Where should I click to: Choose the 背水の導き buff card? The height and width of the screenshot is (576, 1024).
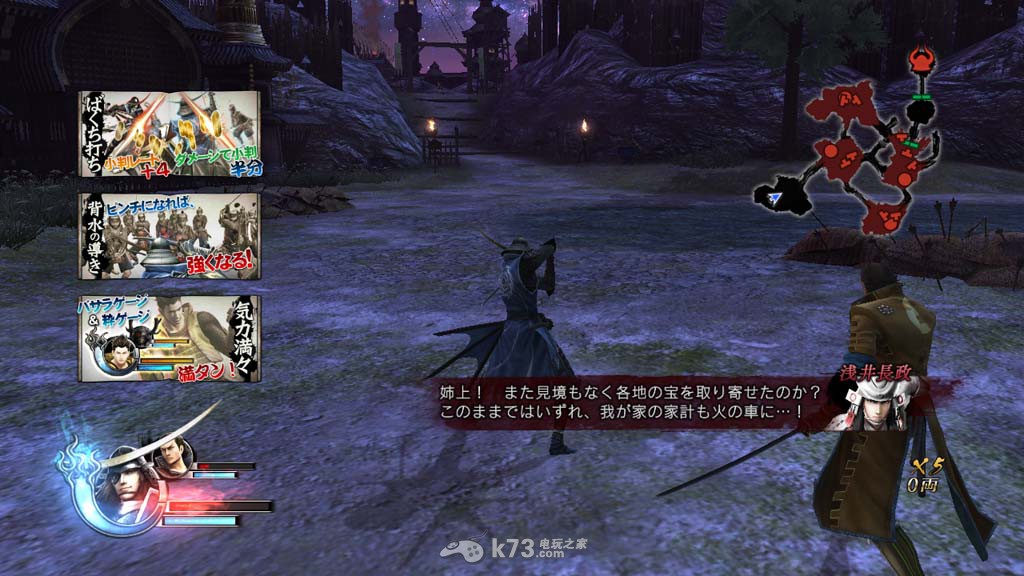point(169,235)
